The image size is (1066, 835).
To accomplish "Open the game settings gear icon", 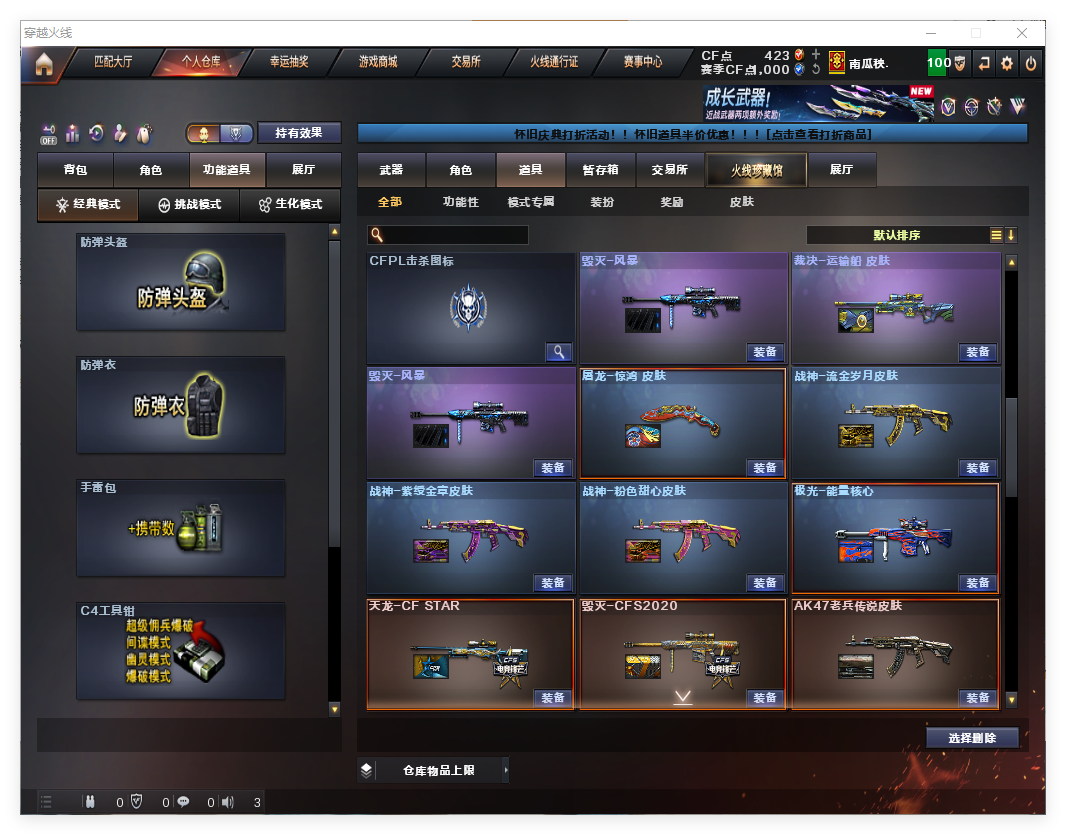I will click(x=1007, y=63).
